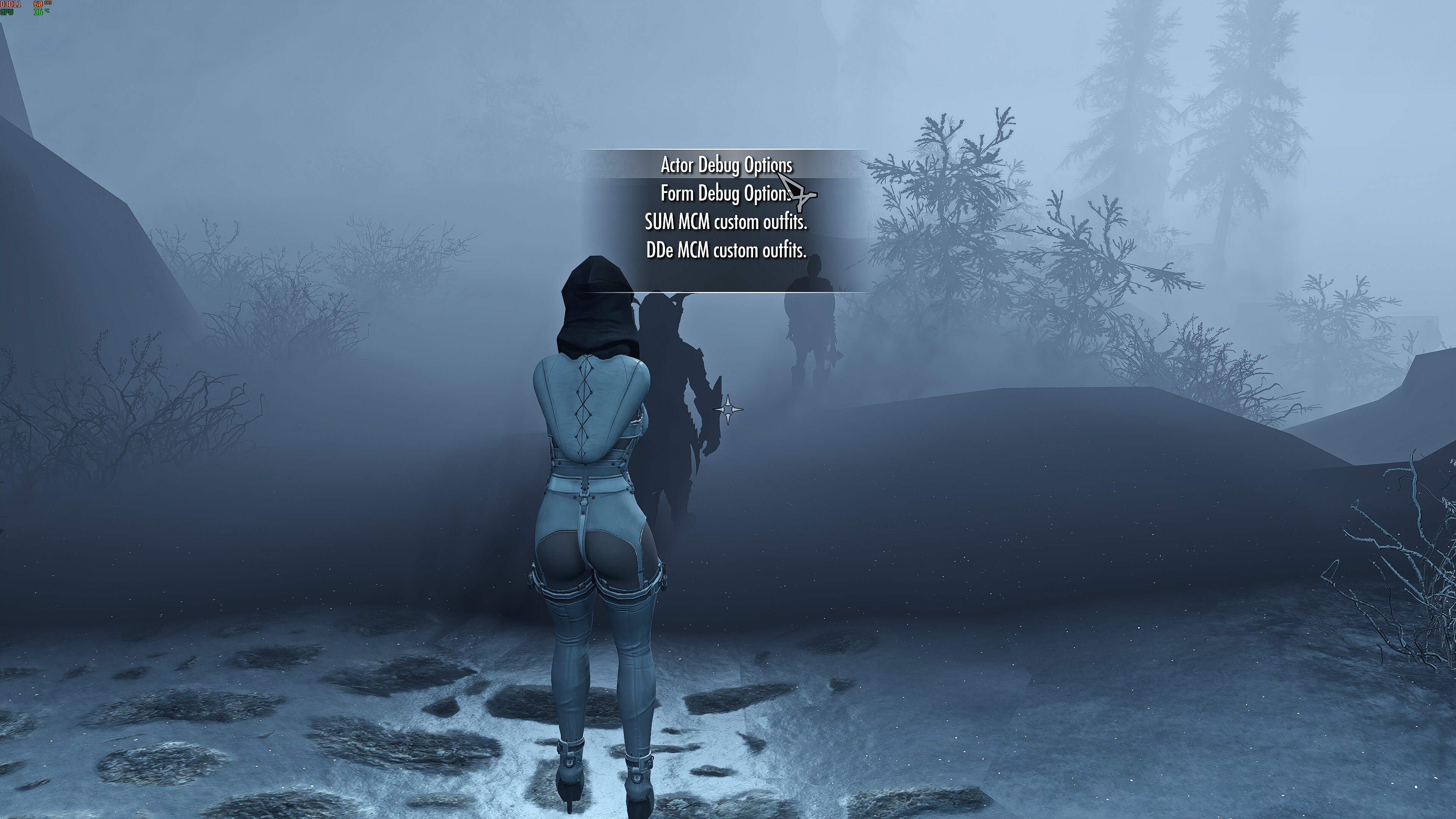Click the GPU label in performance overlay

7,13
